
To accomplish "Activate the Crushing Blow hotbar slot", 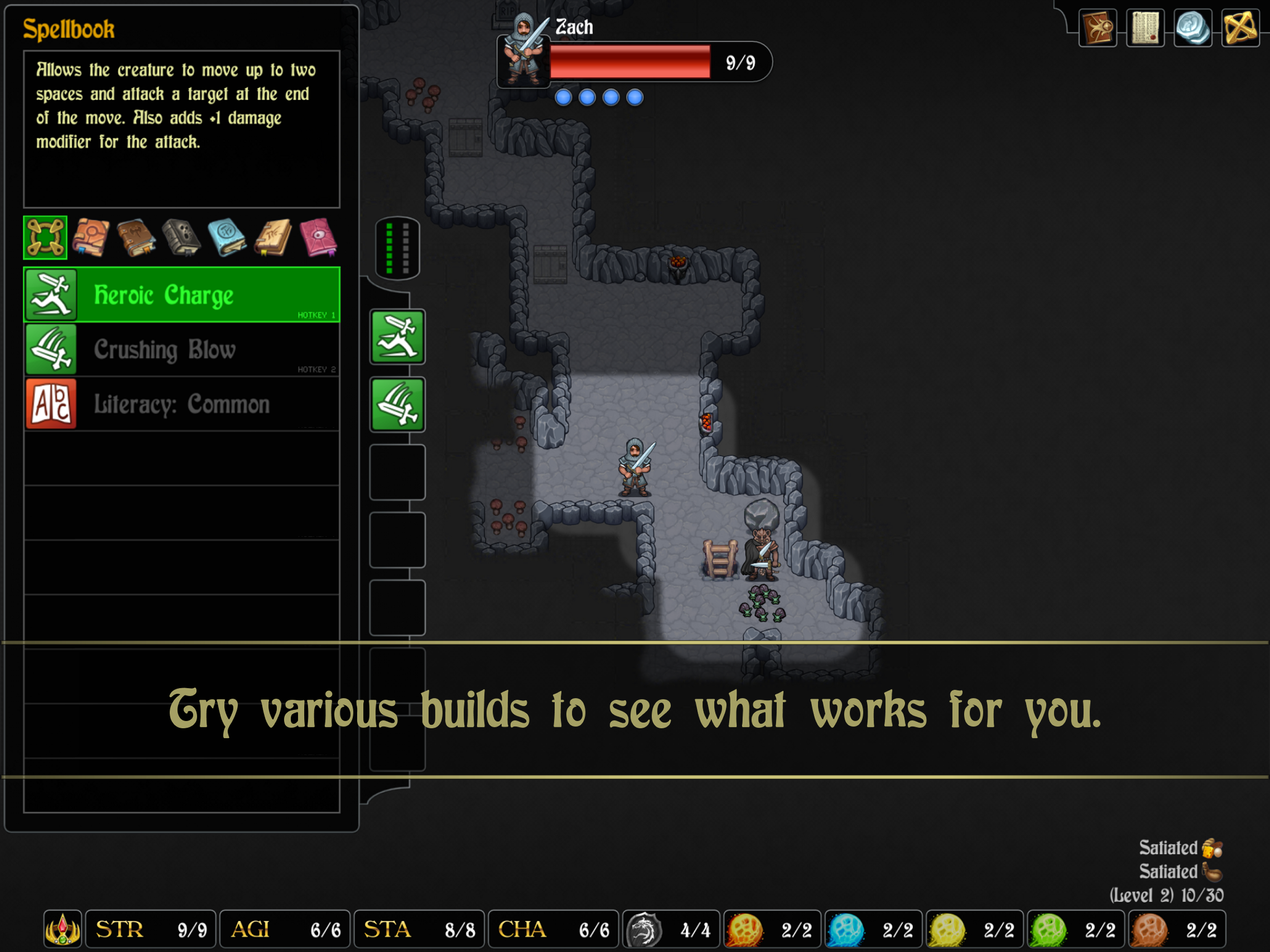I will 397,404.
